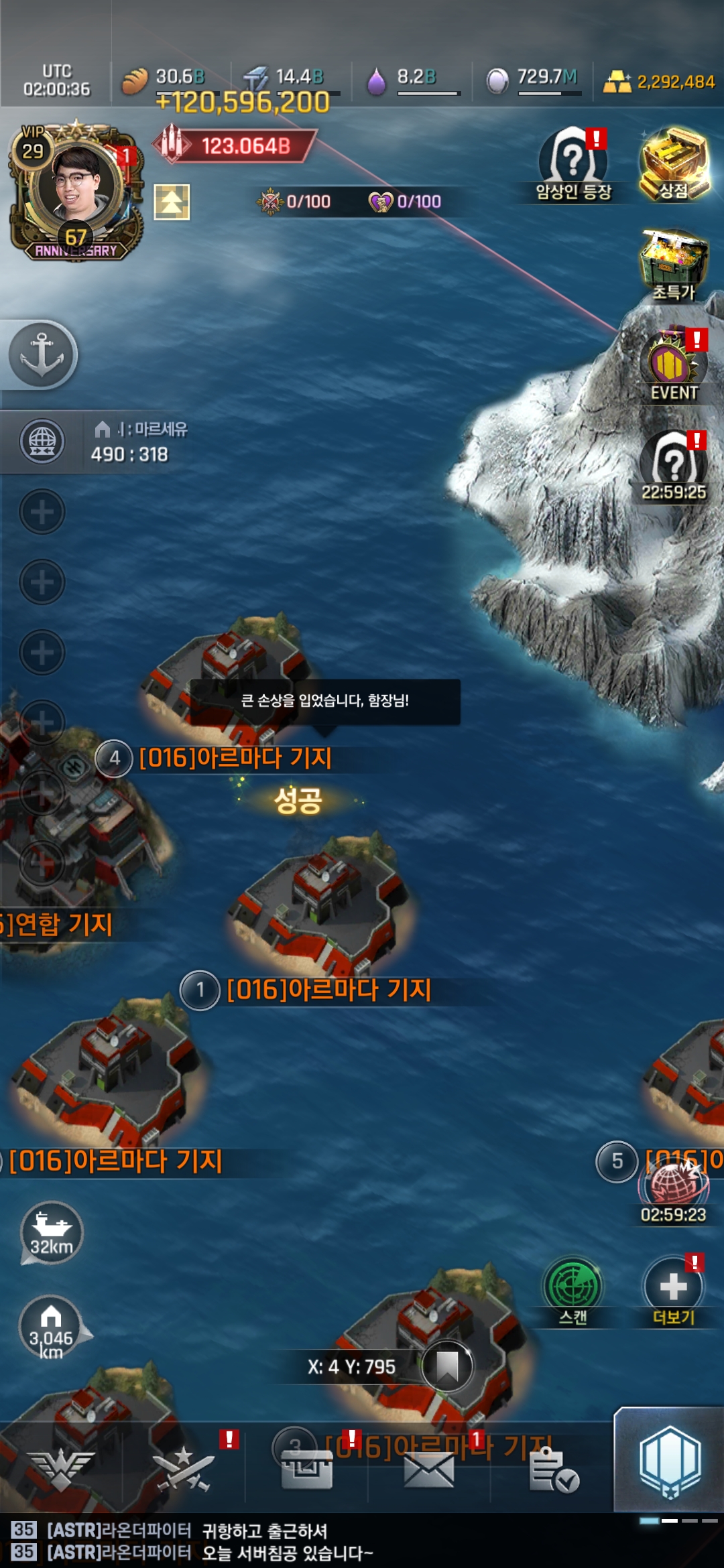724x1568 pixels.
Task: Tap the gold bars currency counter
Action: click(660, 82)
